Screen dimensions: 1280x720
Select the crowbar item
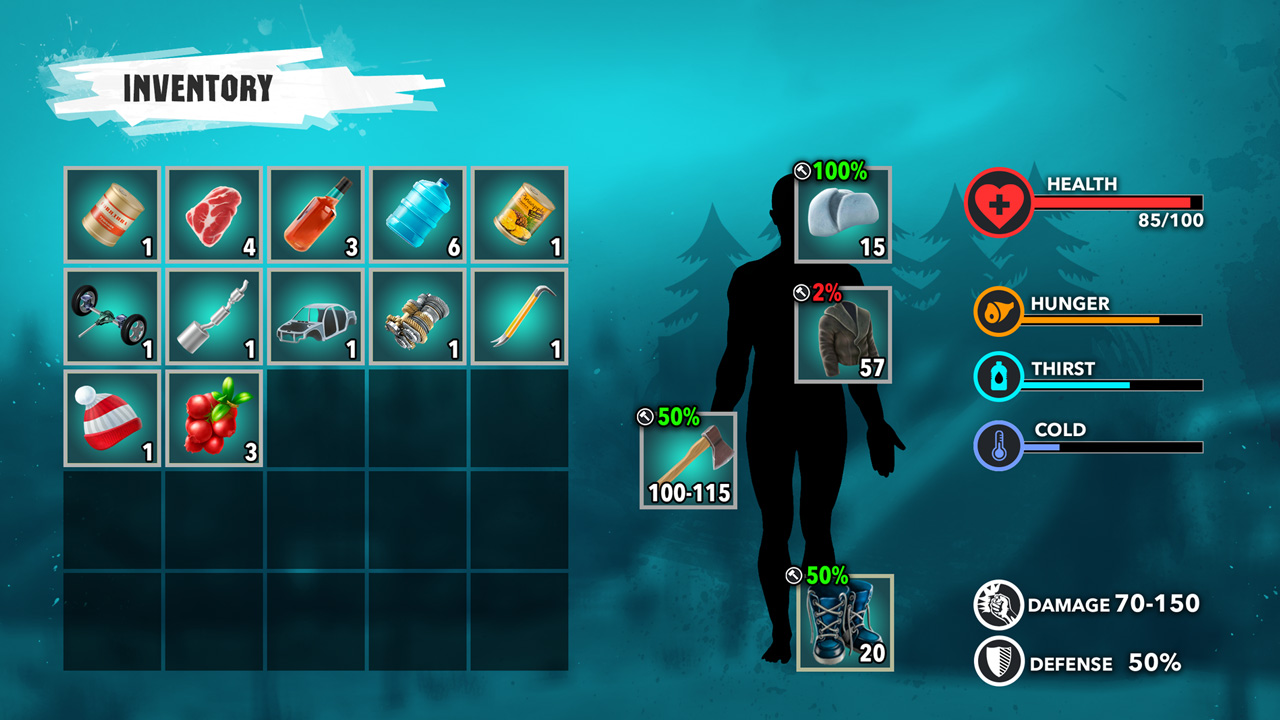click(x=518, y=316)
